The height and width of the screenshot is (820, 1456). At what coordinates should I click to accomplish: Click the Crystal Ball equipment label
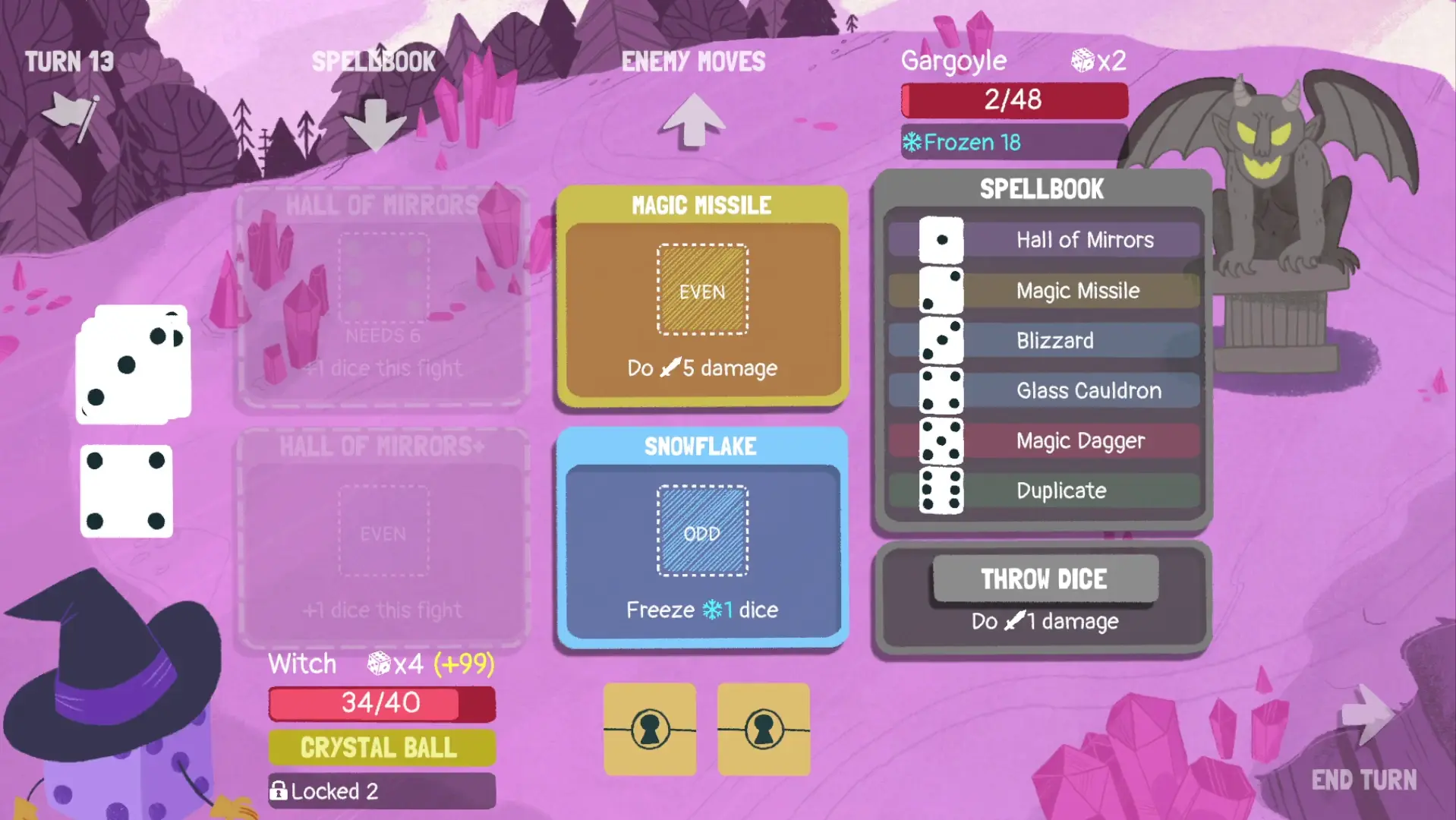[x=381, y=748]
